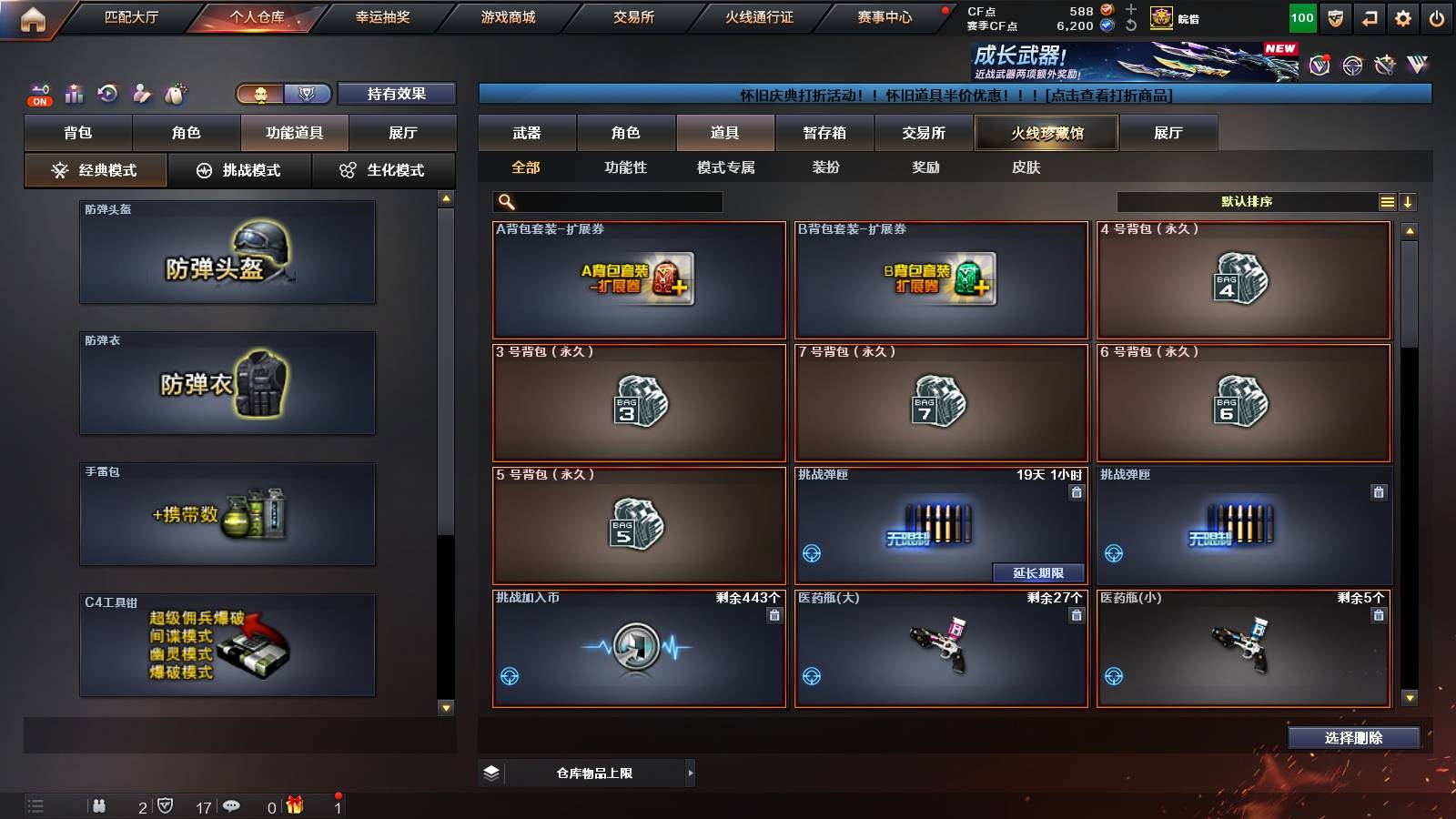Click the trash delete icon on 挑战弹匣 card
Image resolution: width=1456 pixels, height=819 pixels.
[x=1076, y=490]
